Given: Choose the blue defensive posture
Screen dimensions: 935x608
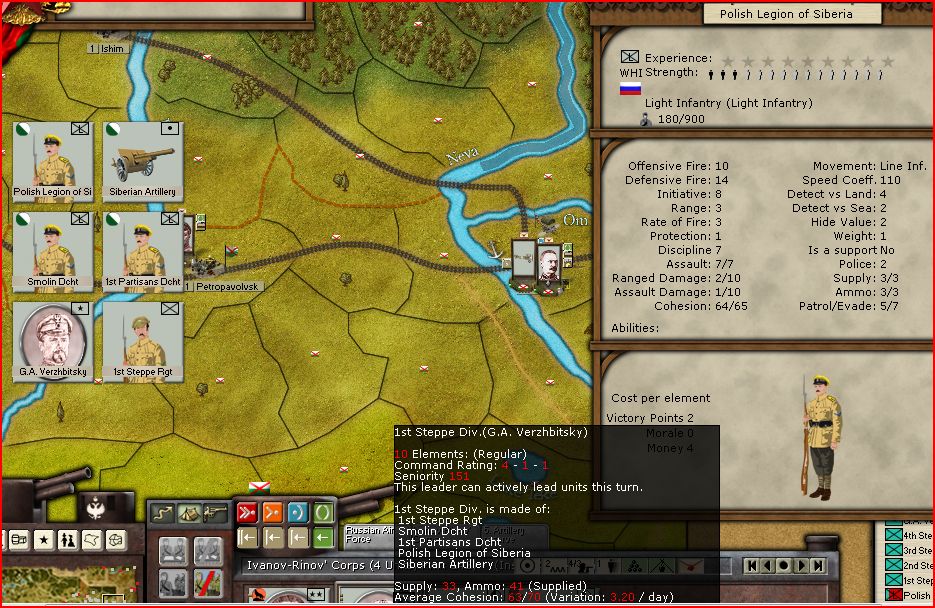Looking at the screenshot, I should point(297,514).
